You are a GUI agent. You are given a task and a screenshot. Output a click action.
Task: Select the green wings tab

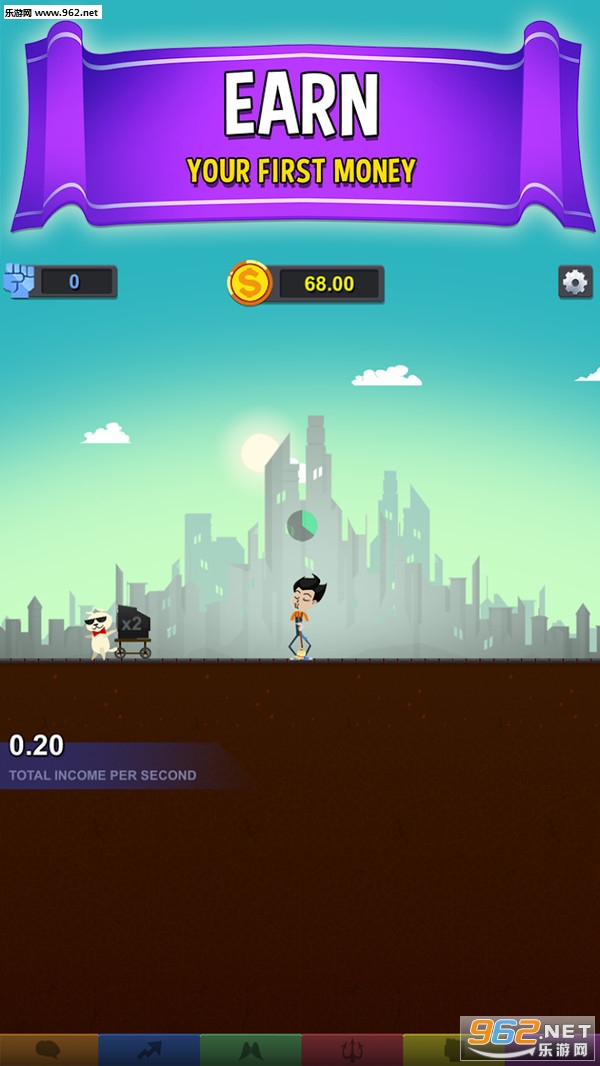250,1050
